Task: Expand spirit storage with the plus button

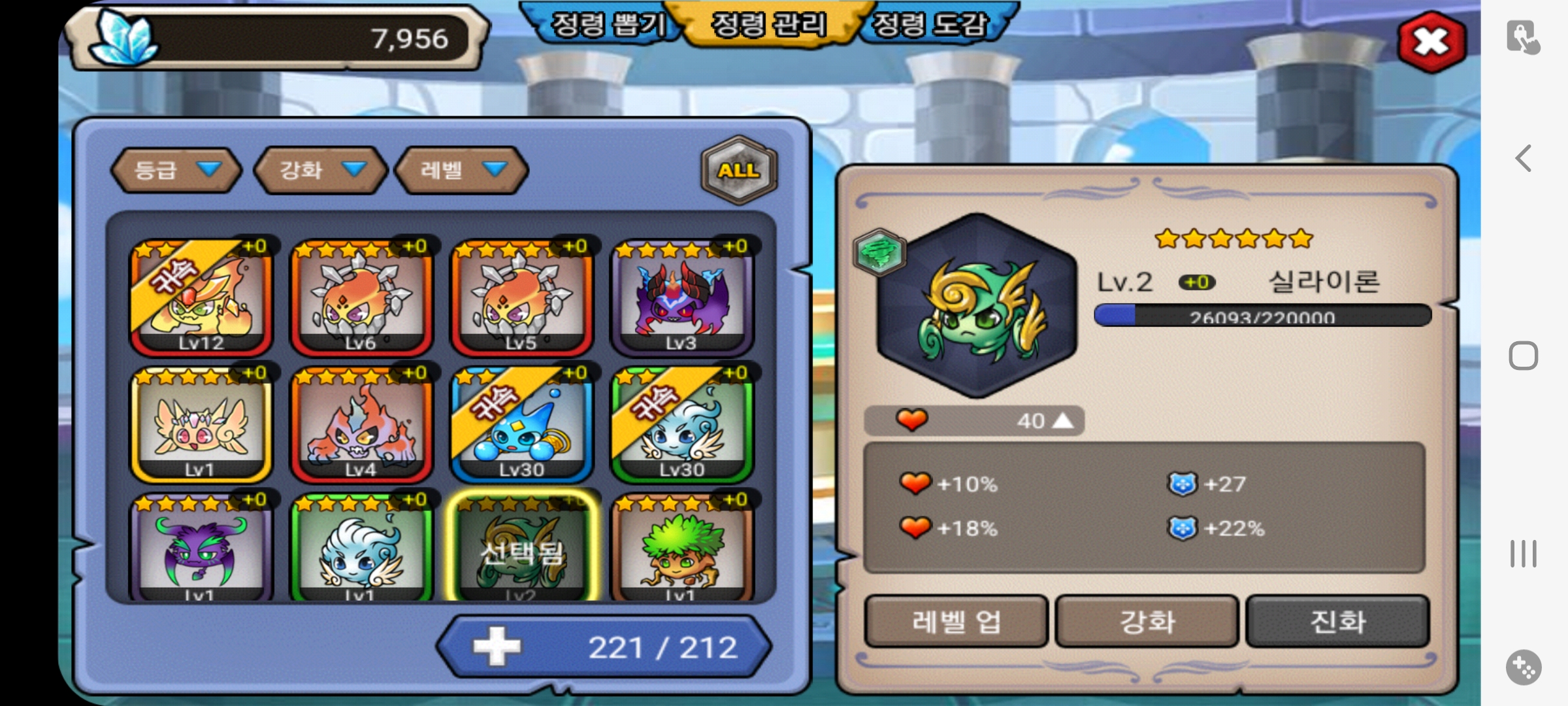Action: pos(497,647)
